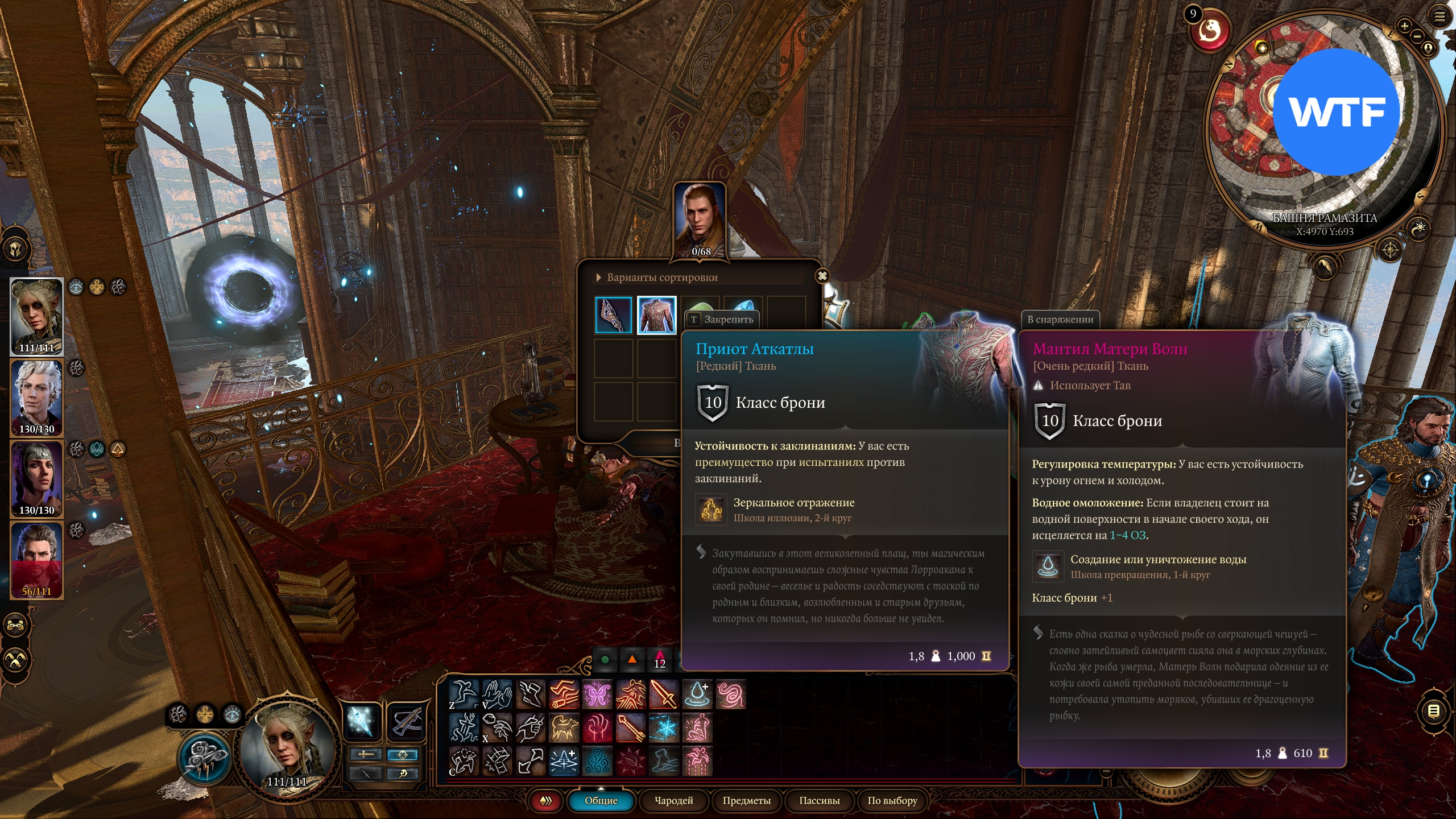
Task: Cast the blue snowflake ice spell
Action: pos(664,728)
